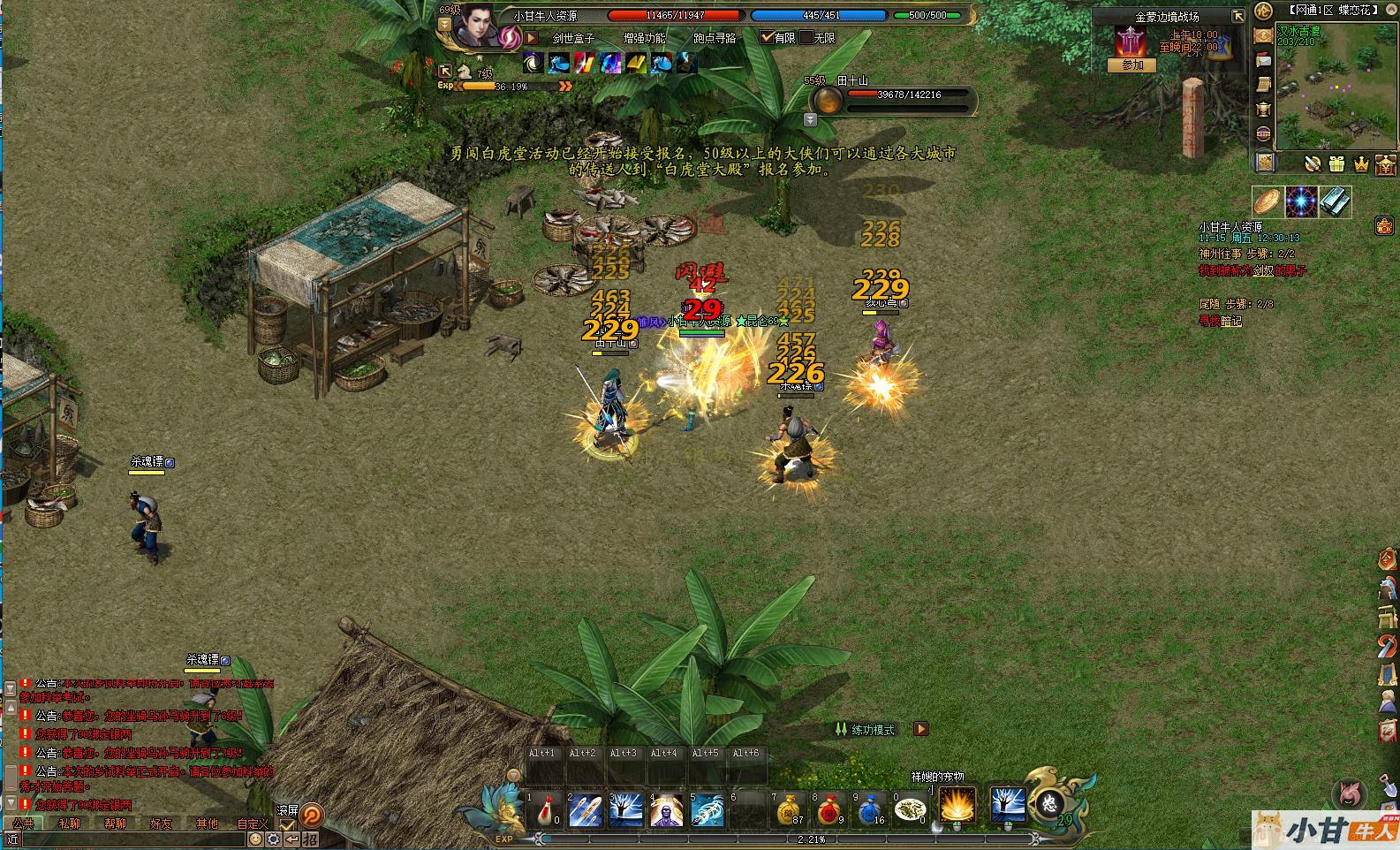Tick the 无限 checkbox

point(806,38)
